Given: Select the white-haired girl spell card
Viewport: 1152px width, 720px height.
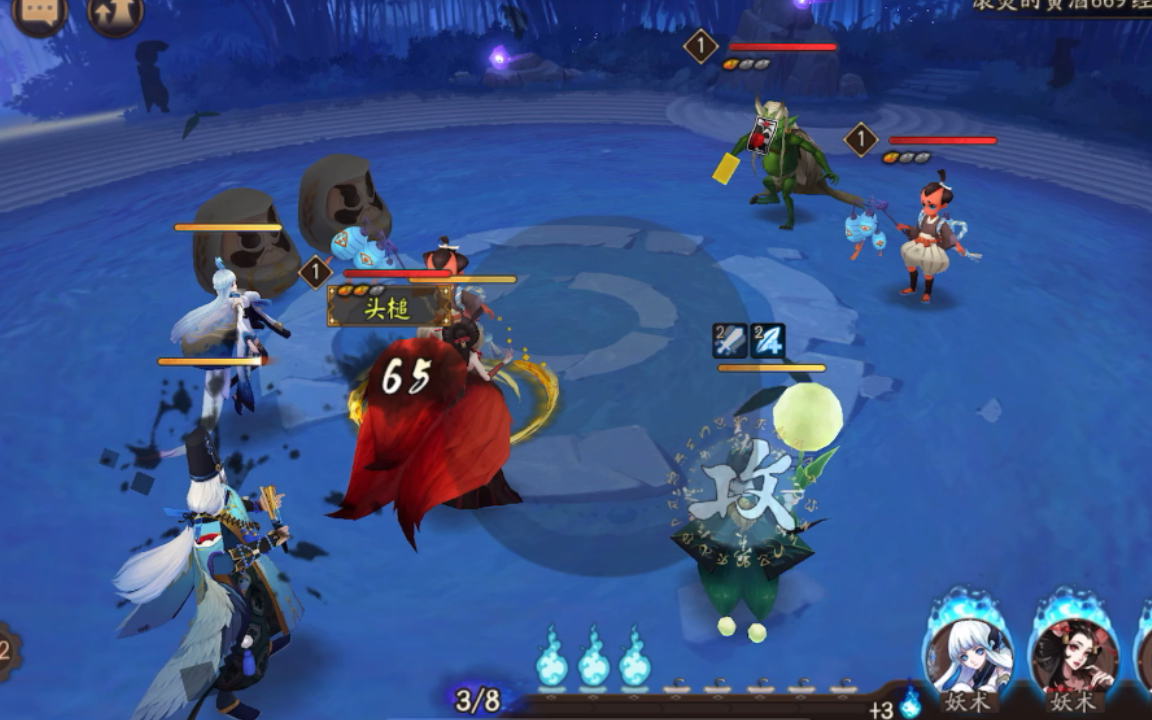Looking at the screenshot, I should 968,655.
